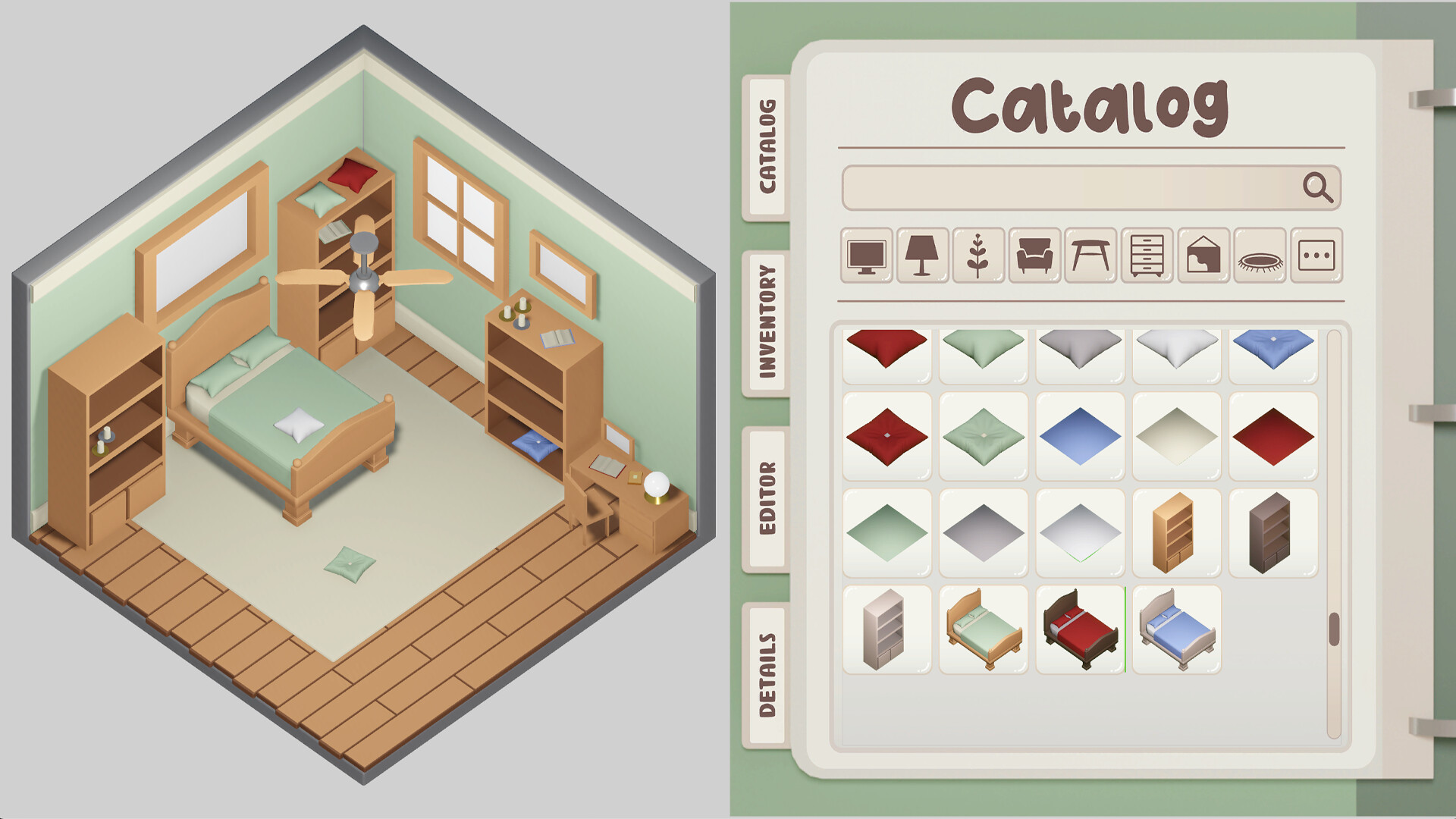
Task: Click inside the catalog search field
Action: click(x=1062, y=190)
